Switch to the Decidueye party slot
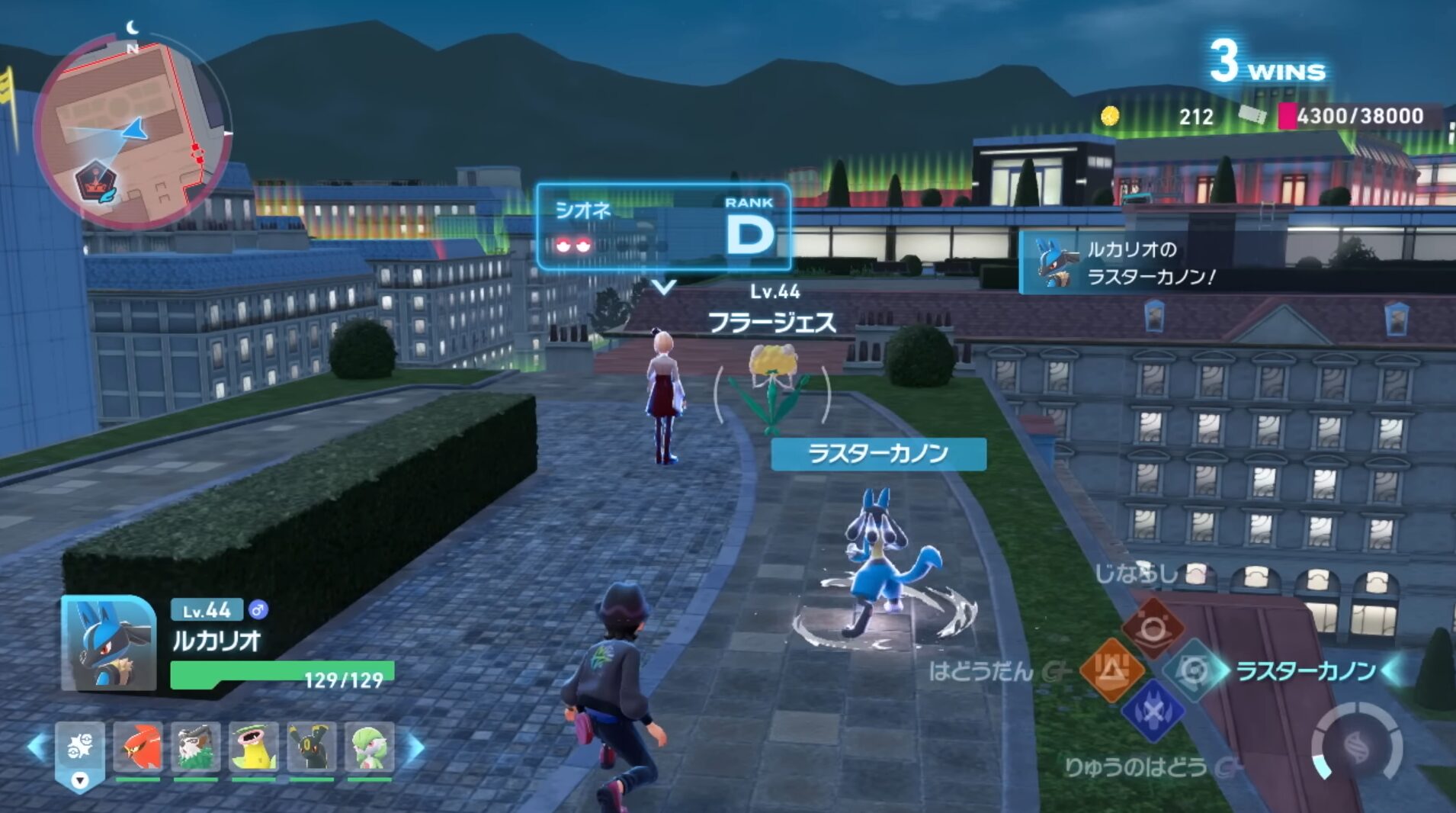This screenshot has width=1456, height=813. [x=196, y=747]
